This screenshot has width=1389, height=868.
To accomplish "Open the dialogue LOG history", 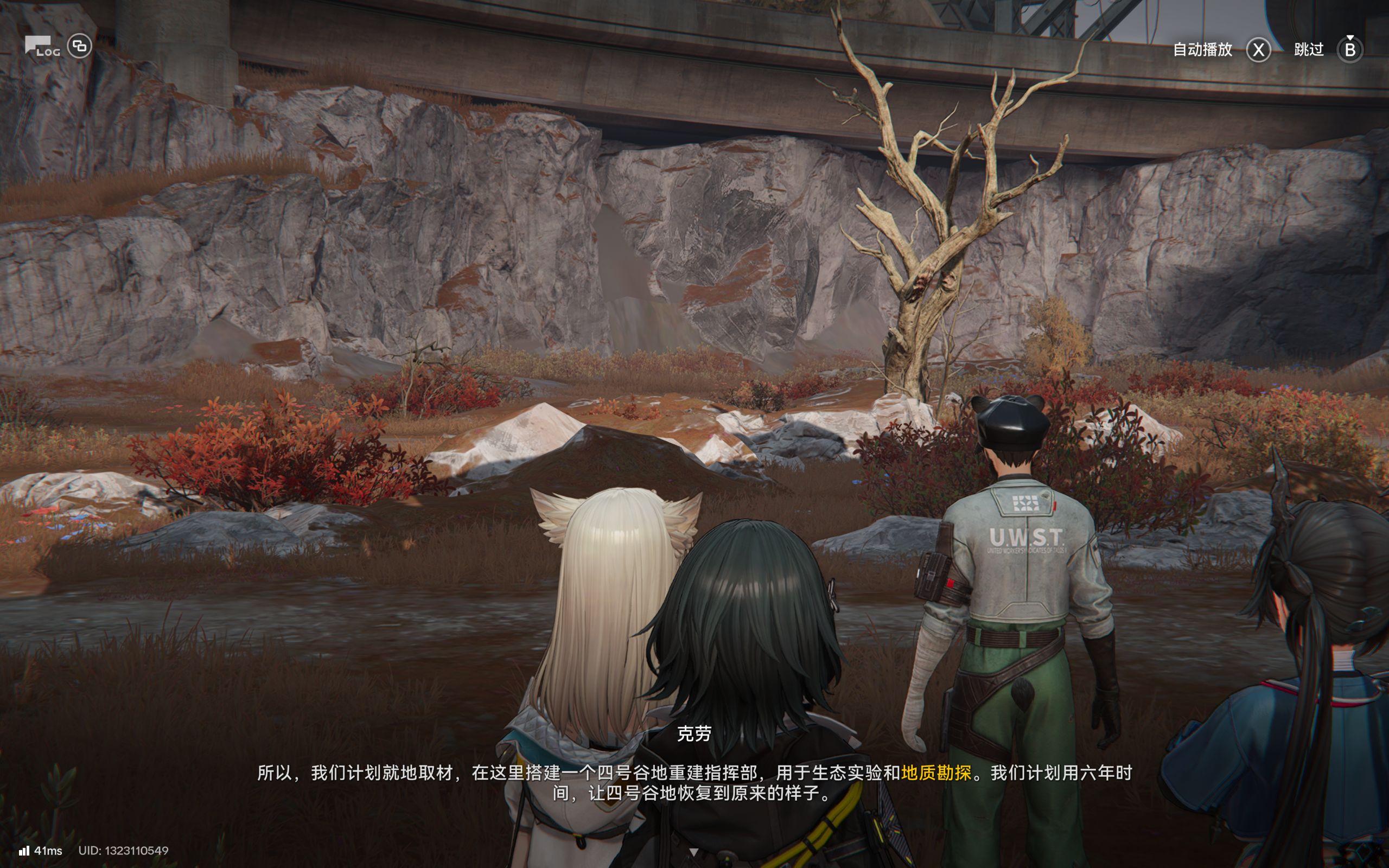I will [42, 47].
